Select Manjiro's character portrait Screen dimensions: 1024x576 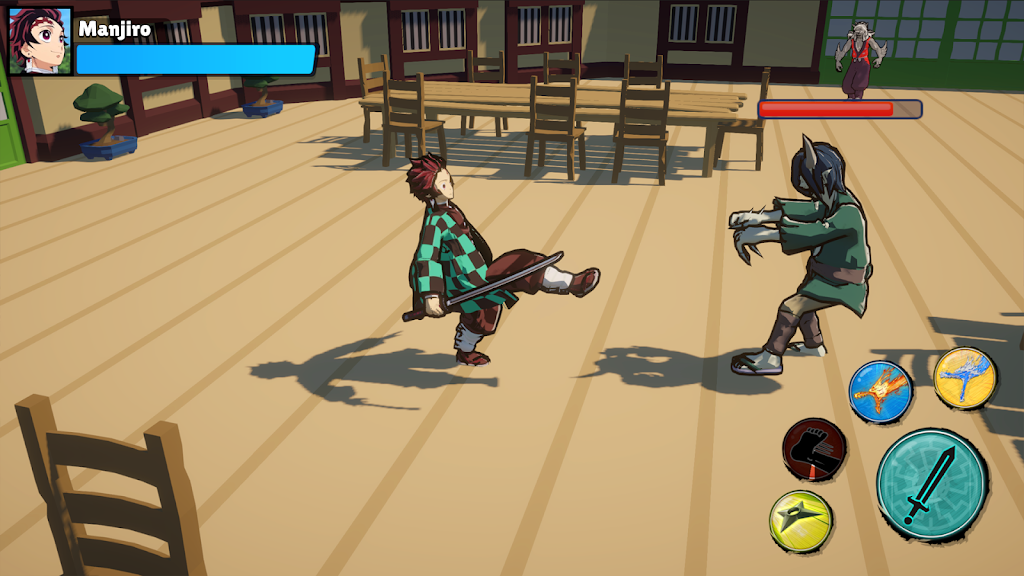pyautogui.click(x=40, y=41)
